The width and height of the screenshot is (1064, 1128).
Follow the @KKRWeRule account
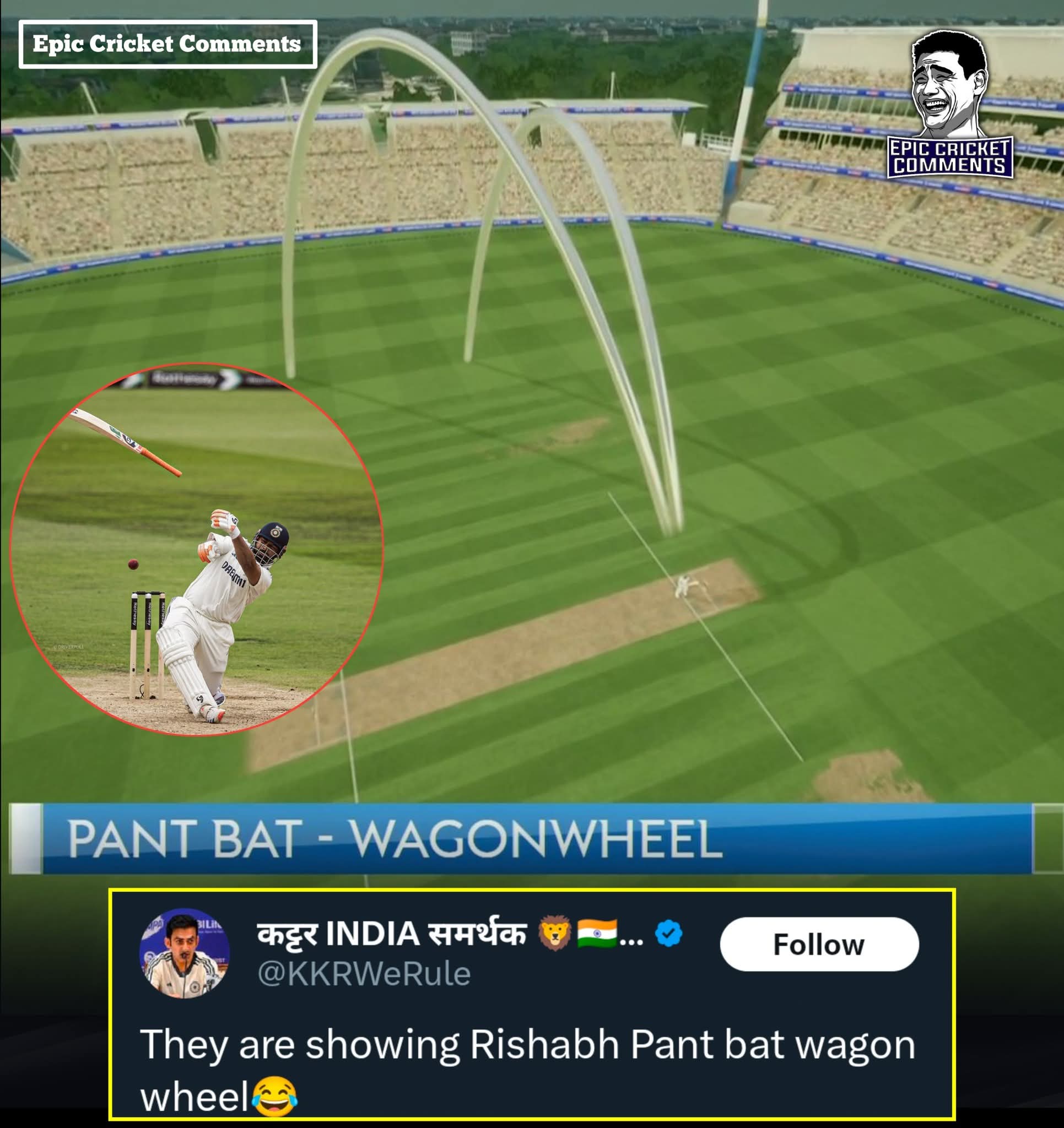pos(819,945)
